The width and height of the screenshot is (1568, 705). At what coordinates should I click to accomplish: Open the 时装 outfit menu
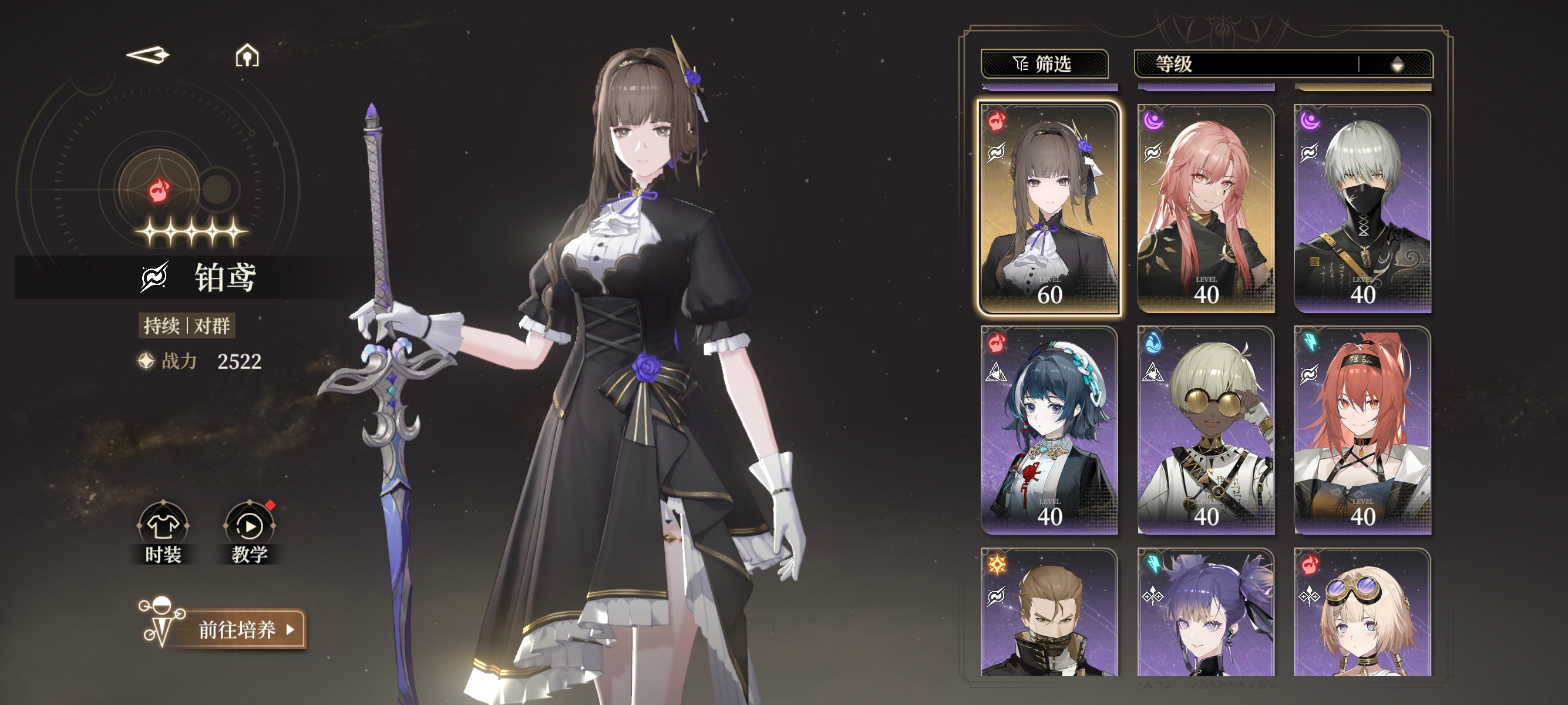pos(163,532)
